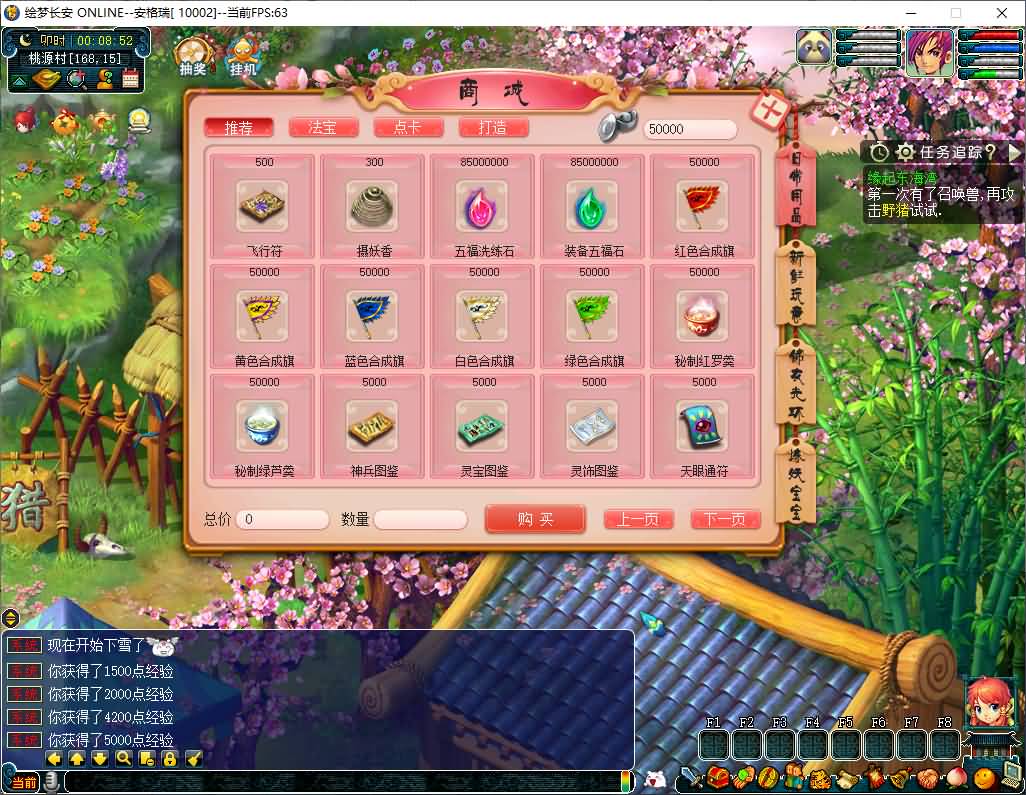Click the 购买 purchase button

point(535,519)
